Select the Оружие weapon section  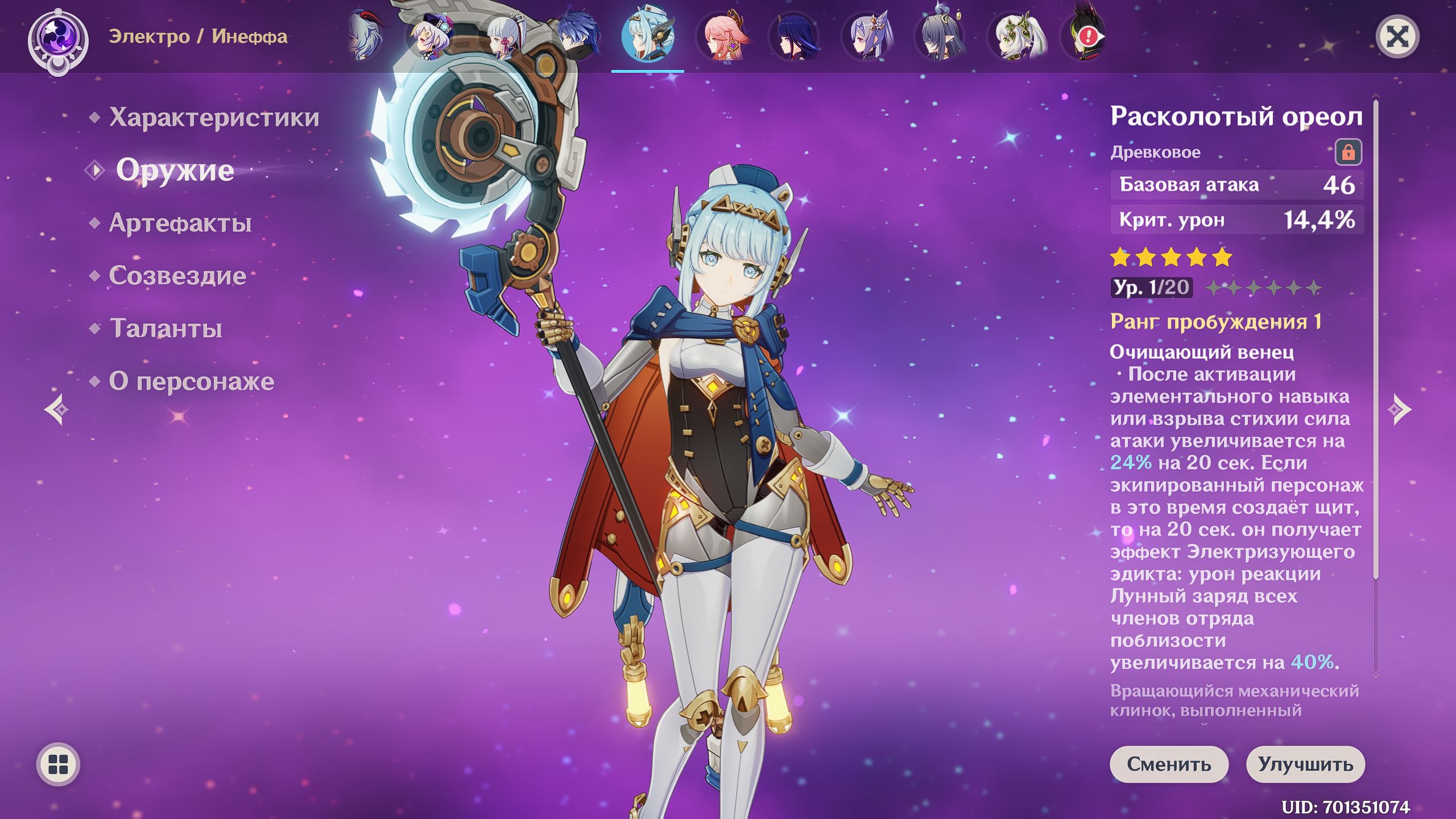click(x=175, y=170)
